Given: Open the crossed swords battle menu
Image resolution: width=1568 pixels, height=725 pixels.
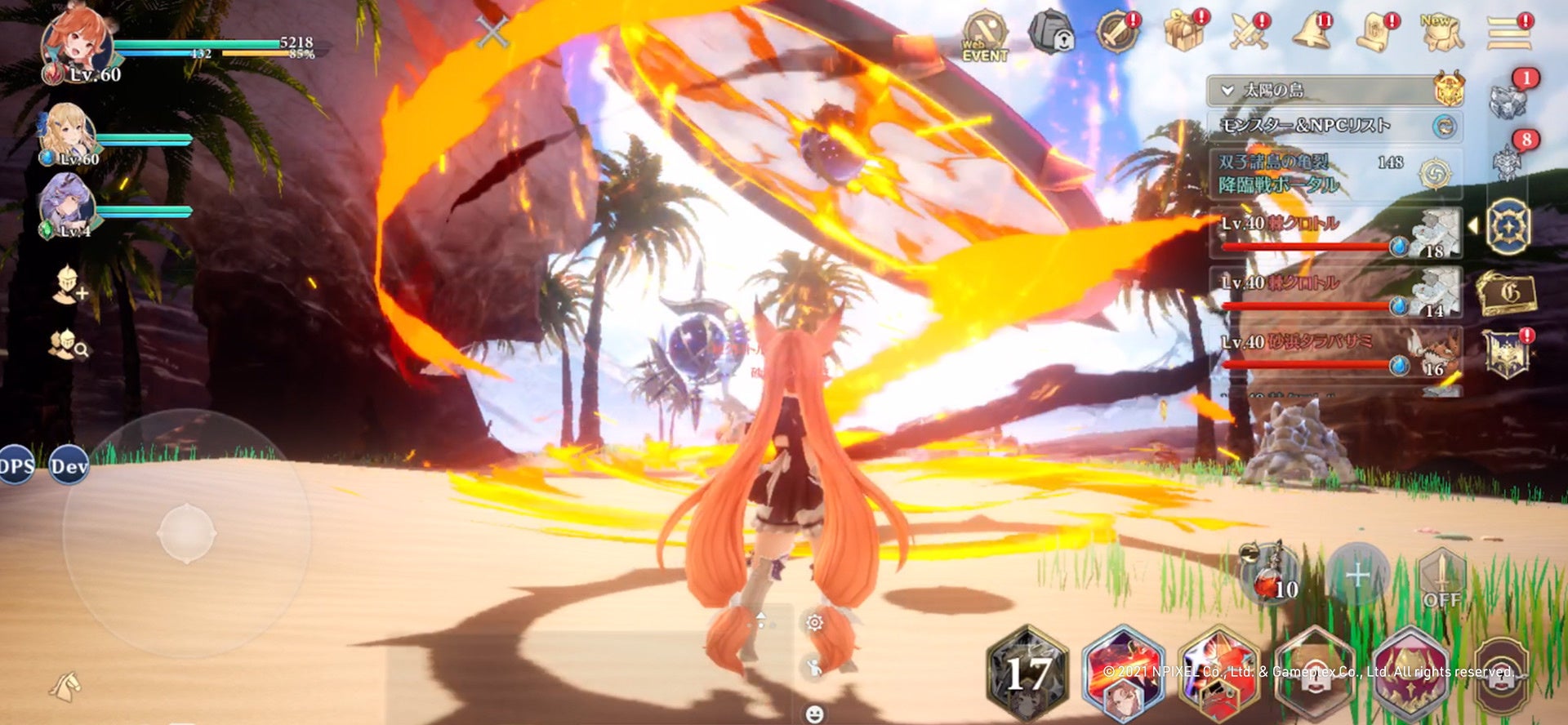Looking at the screenshot, I should point(1249,33).
